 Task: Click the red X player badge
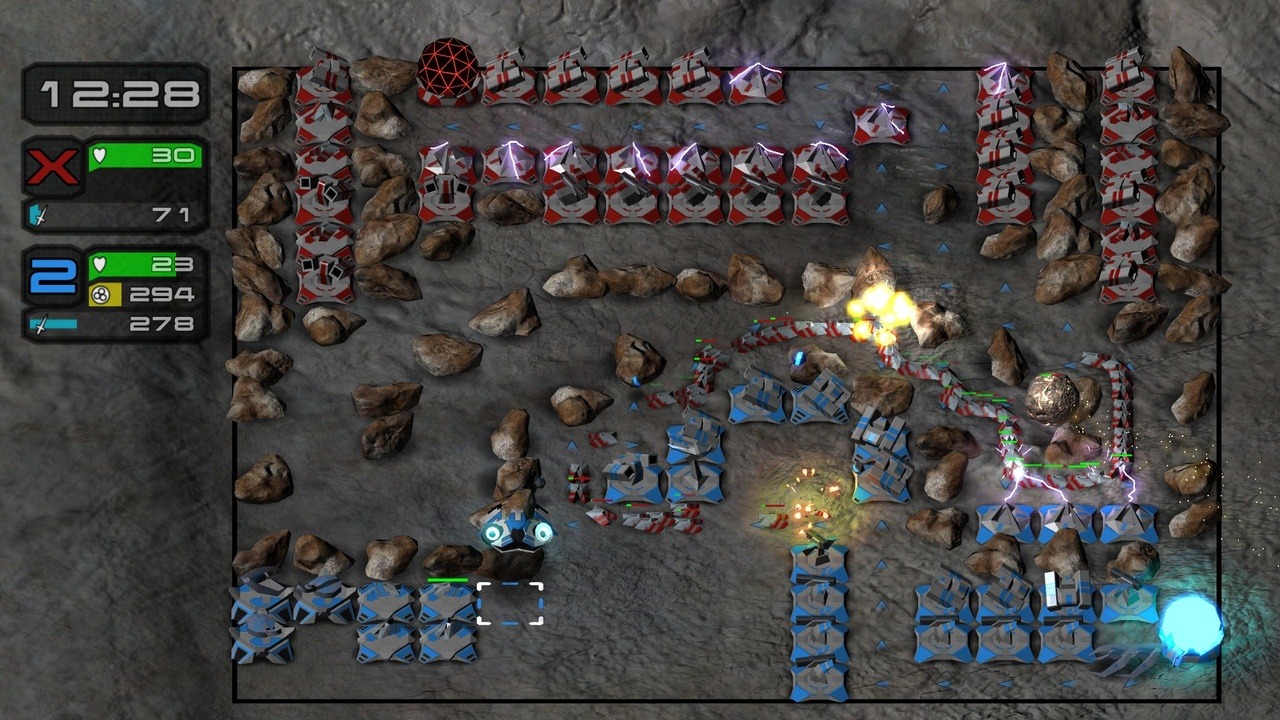pos(53,166)
